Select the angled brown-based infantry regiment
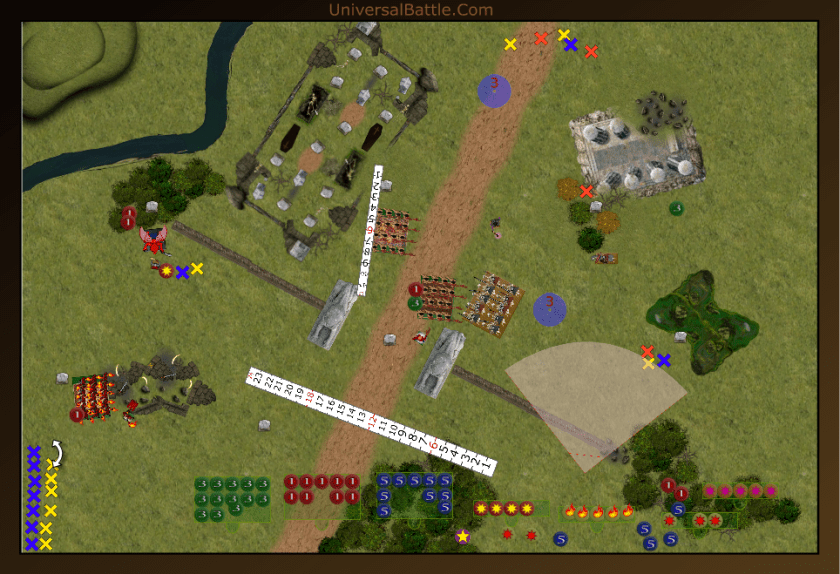The height and width of the screenshot is (574, 840). pos(496,304)
